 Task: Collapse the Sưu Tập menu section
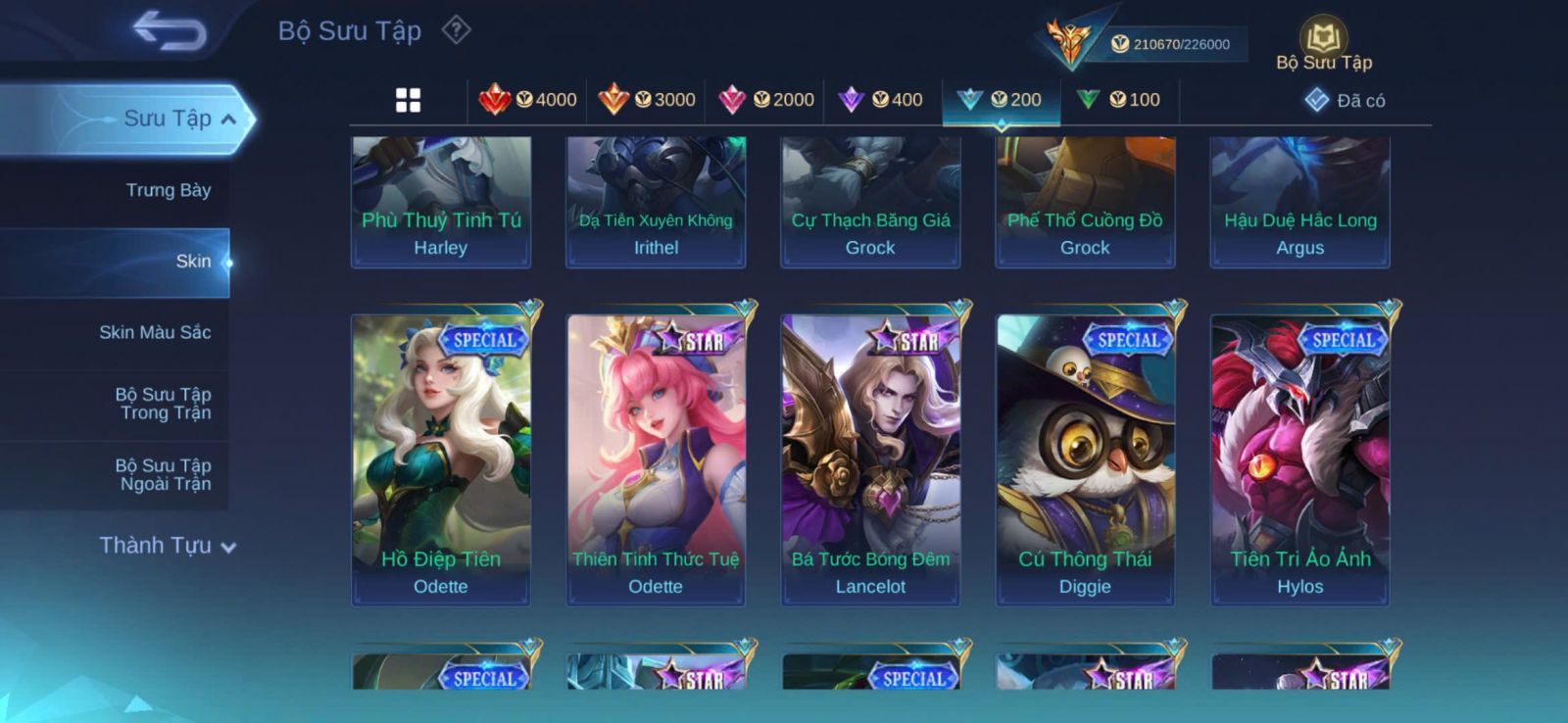point(227,120)
